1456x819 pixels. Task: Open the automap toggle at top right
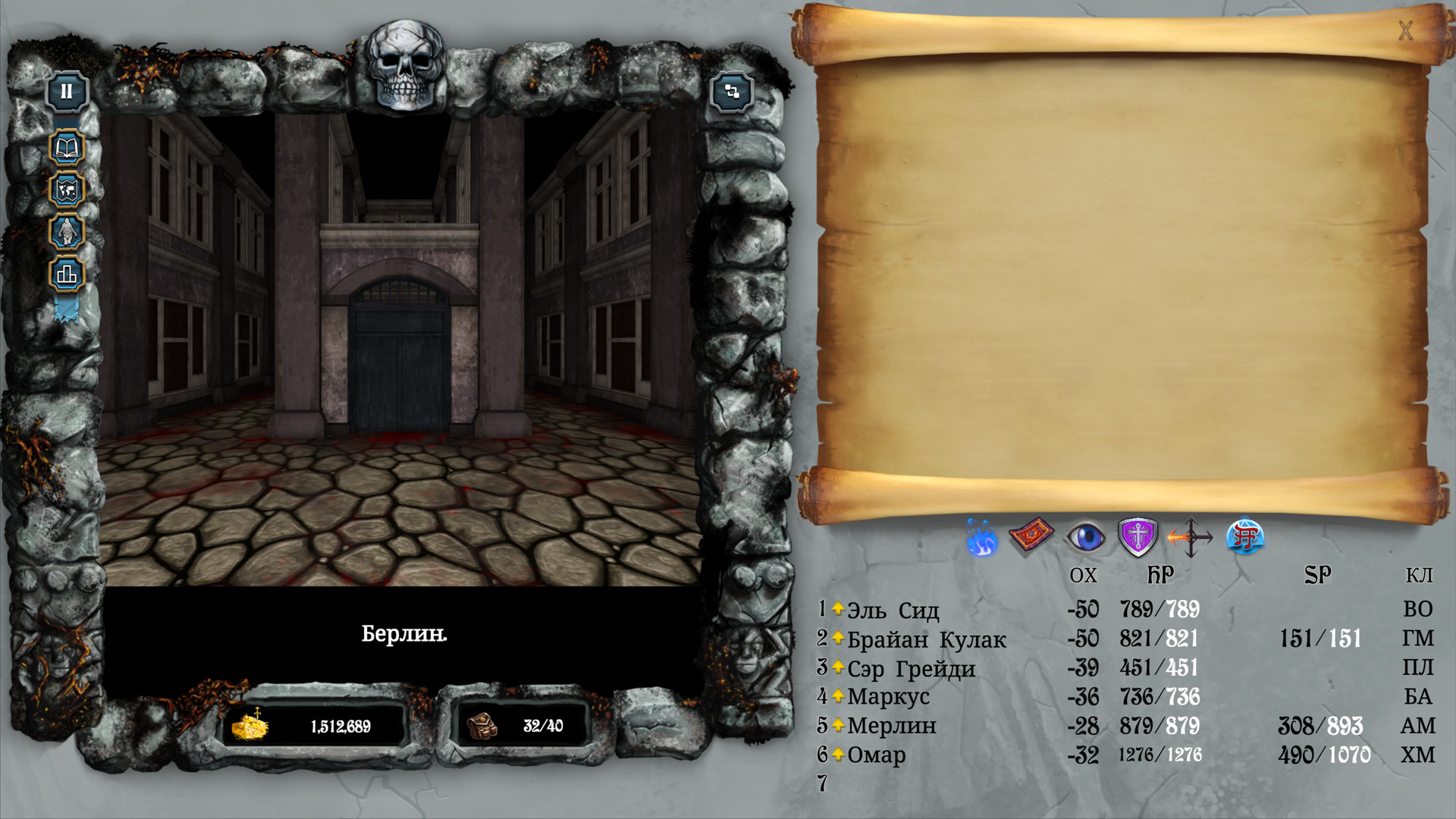tap(733, 93)
